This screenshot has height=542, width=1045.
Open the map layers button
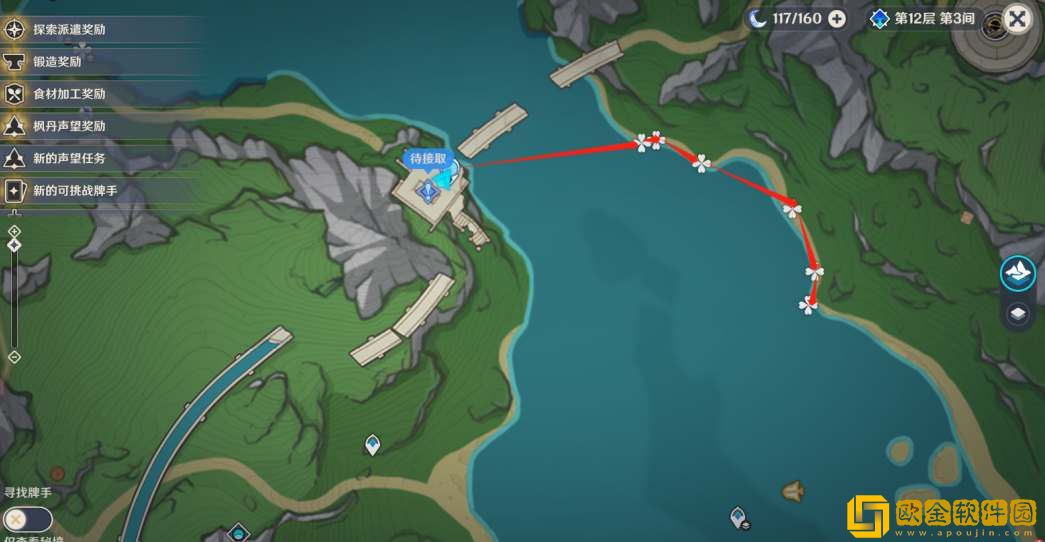[x=1018, y=314]
